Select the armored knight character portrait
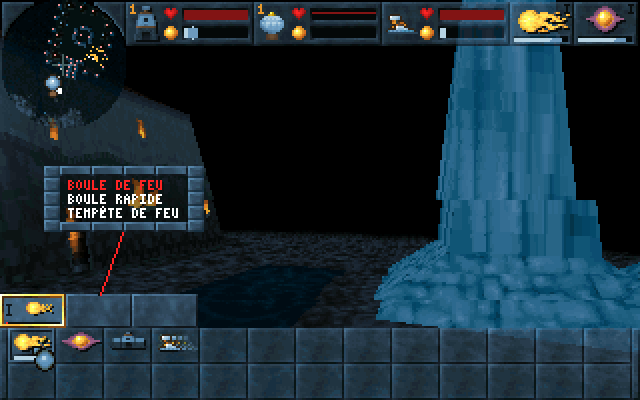 point(146,22)
